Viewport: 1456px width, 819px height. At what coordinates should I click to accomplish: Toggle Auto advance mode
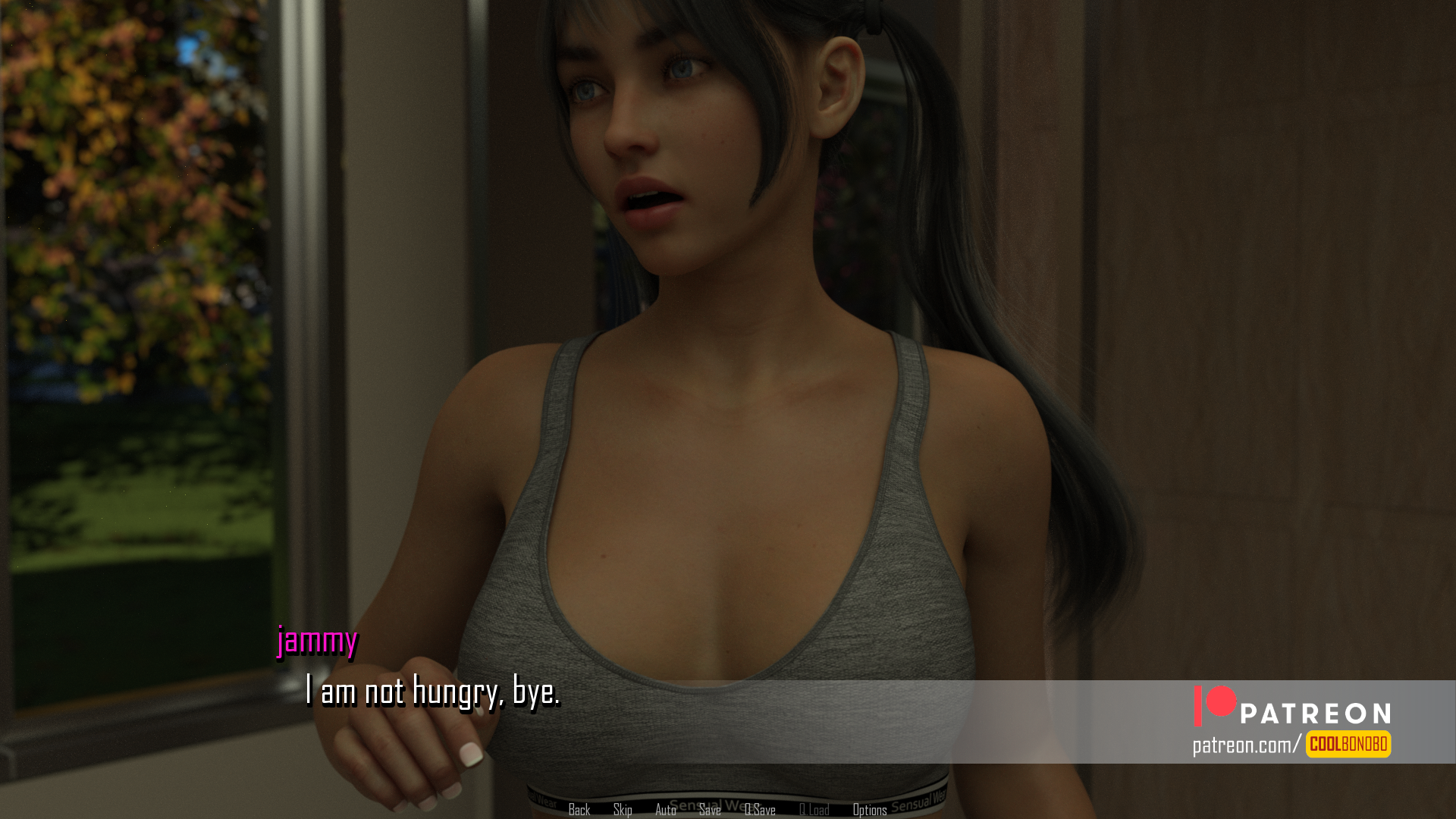665,810
